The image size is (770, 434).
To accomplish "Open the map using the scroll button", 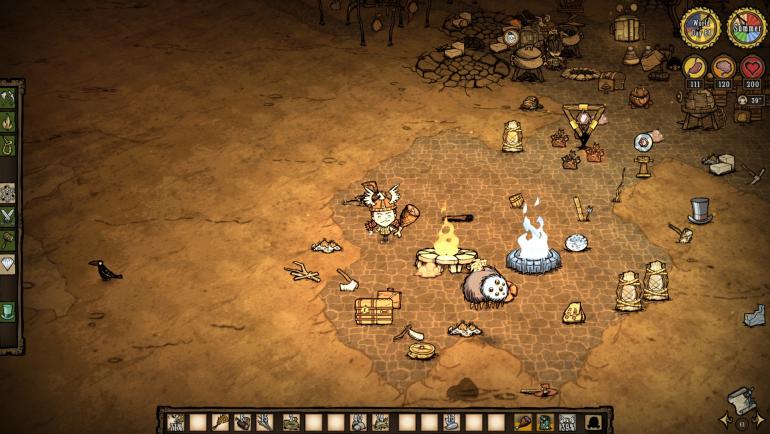I will coord(740,399).
